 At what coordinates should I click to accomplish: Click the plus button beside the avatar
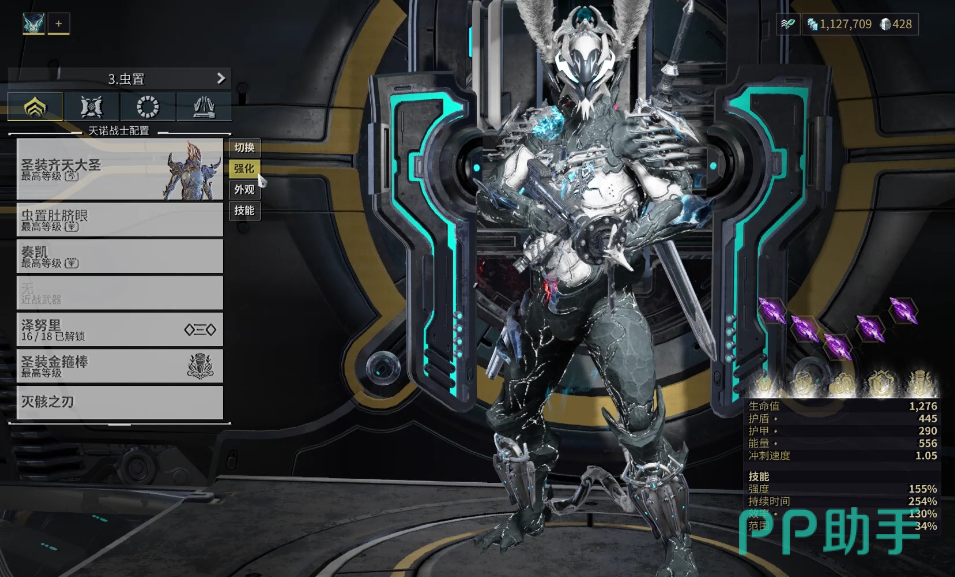(59, 24)
